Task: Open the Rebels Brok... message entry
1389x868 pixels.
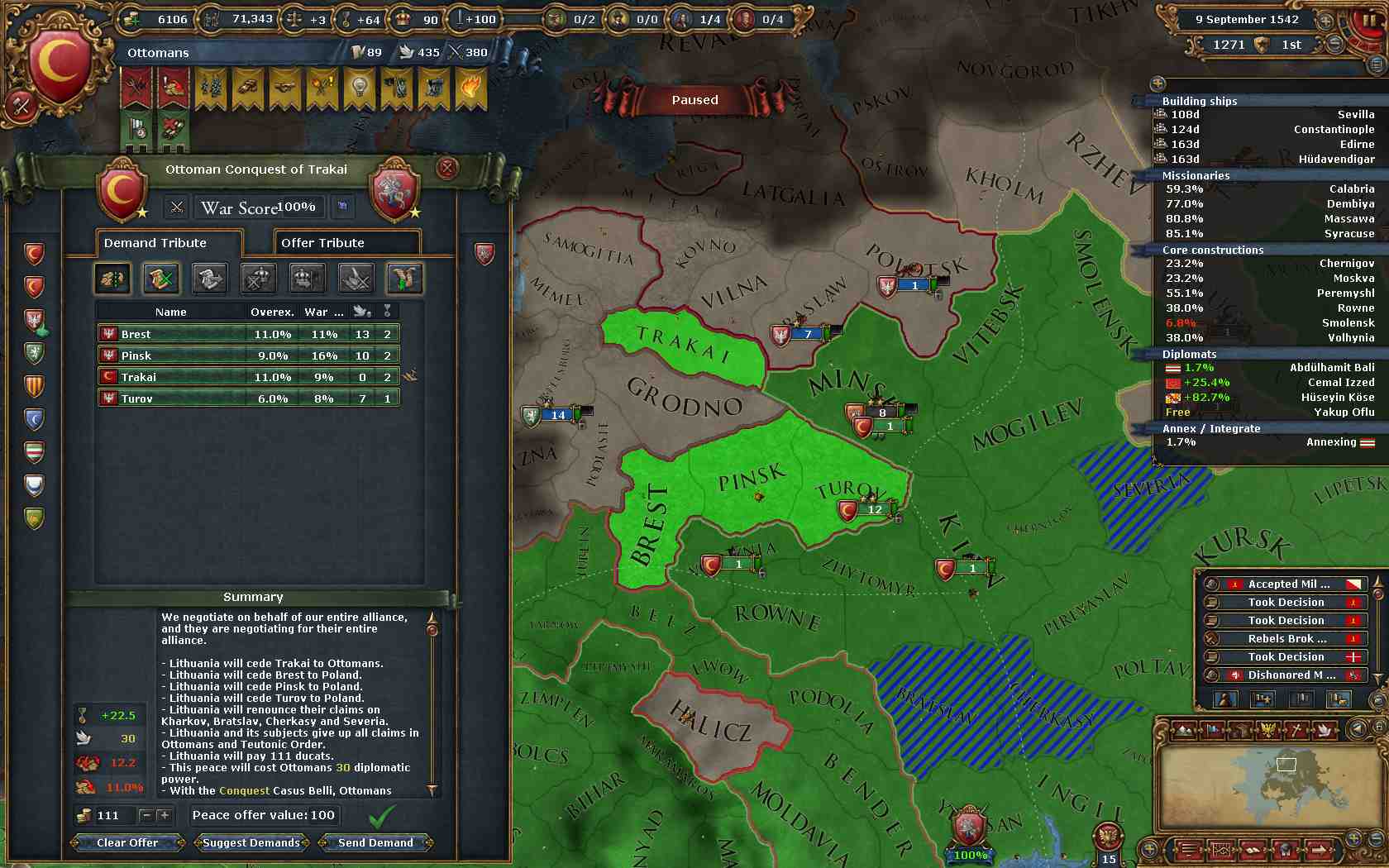Action: point(1286,639)
